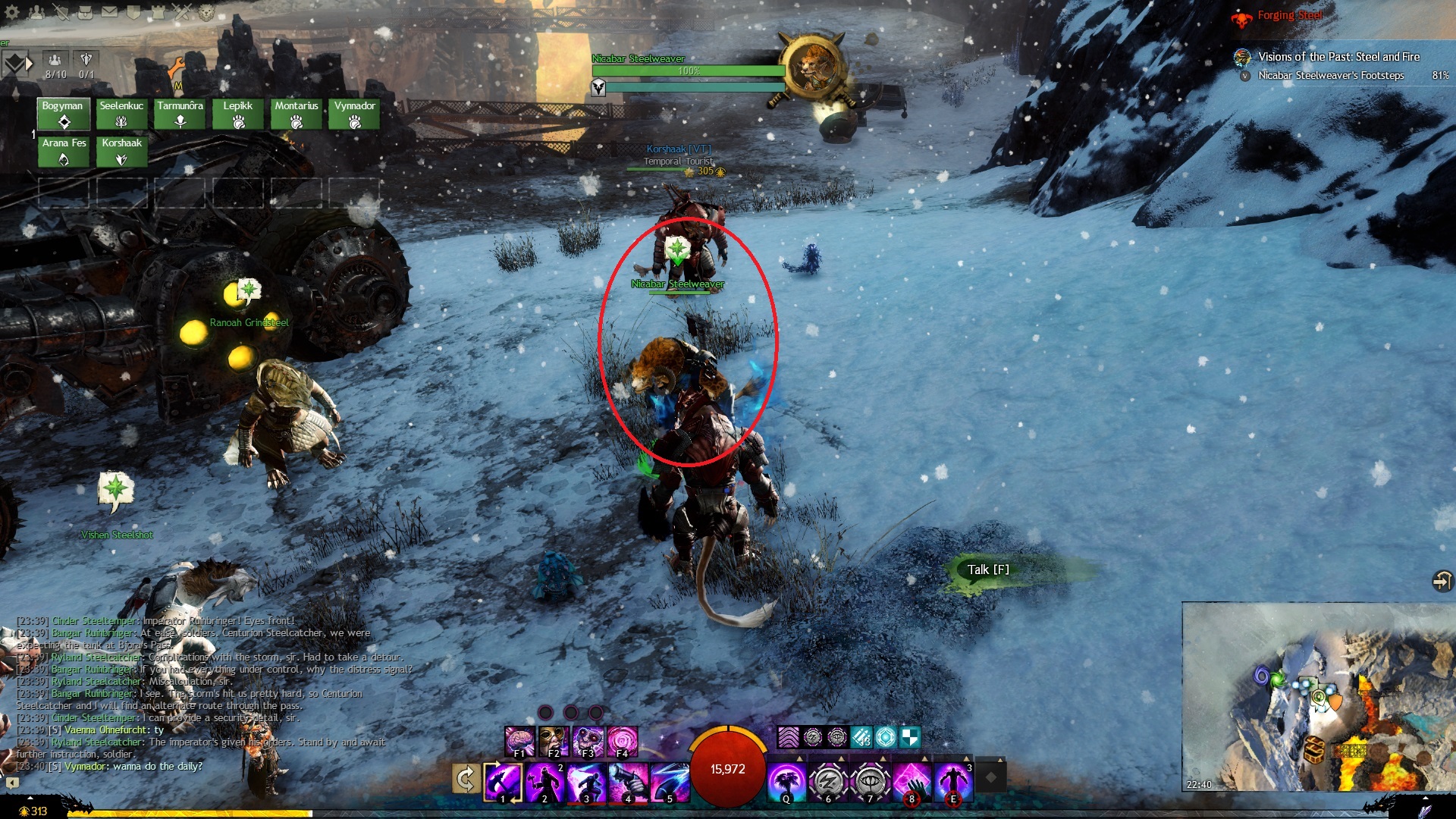Open the gear-shaped game menu icon
This screenshot has width=1456, height=819.
click(11, 12)
